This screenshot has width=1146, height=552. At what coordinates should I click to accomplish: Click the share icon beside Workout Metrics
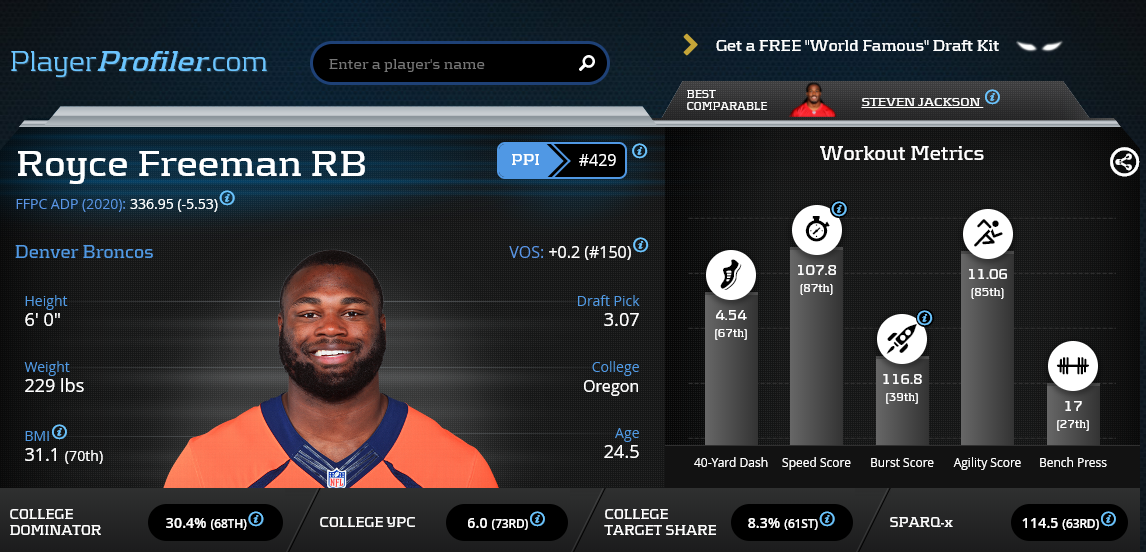[x=1124, y=162]
